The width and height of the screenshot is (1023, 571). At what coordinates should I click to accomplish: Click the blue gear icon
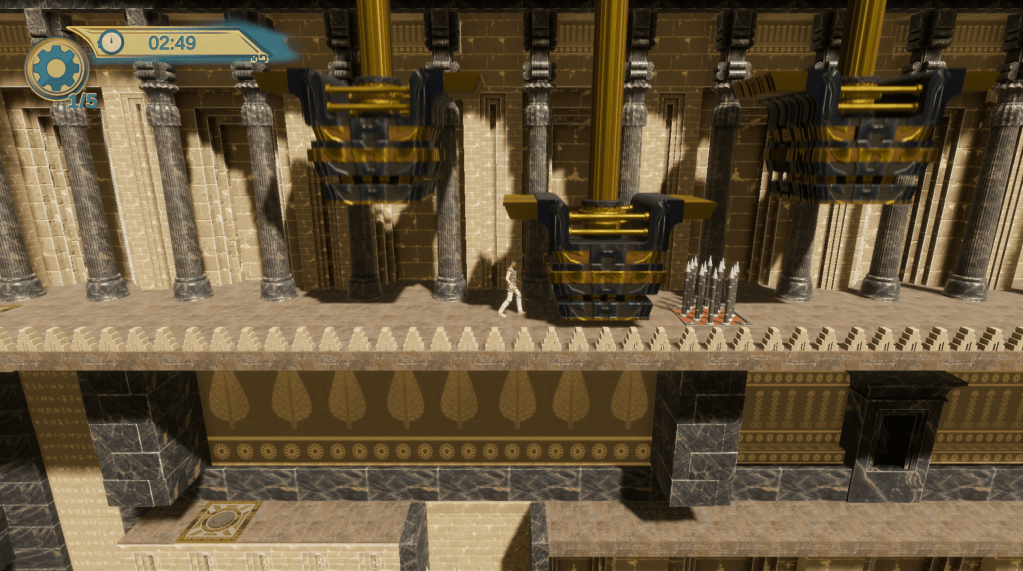[56, 68]
